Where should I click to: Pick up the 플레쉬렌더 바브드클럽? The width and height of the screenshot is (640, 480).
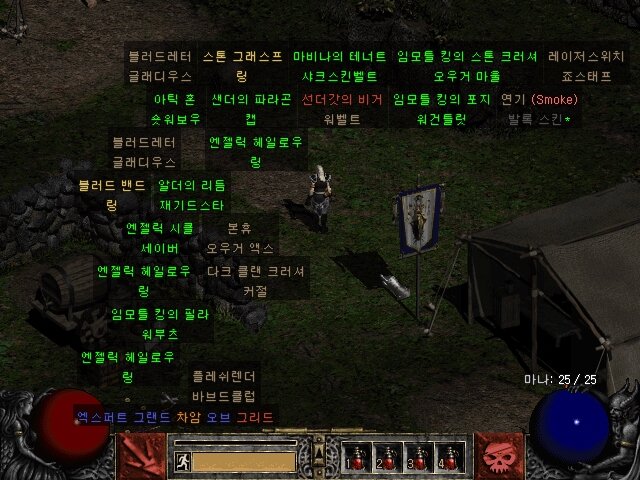coord(224,387)
